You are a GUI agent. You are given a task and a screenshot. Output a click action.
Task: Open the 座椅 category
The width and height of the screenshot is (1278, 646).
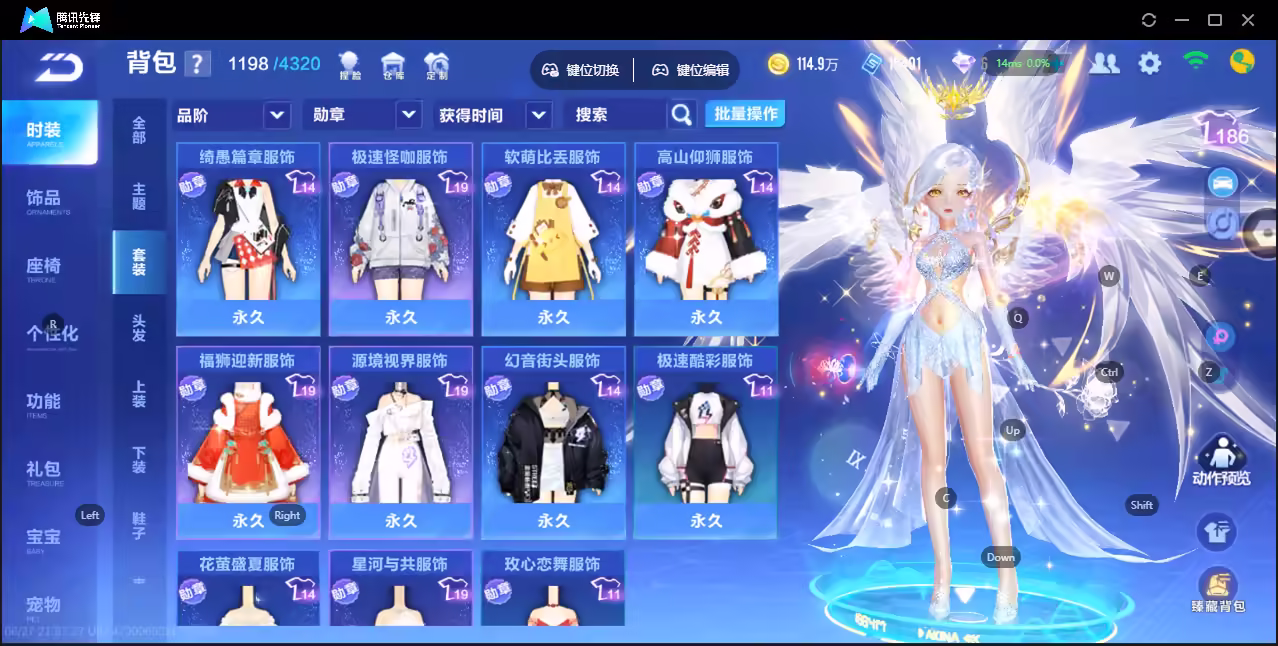point(45,267)
